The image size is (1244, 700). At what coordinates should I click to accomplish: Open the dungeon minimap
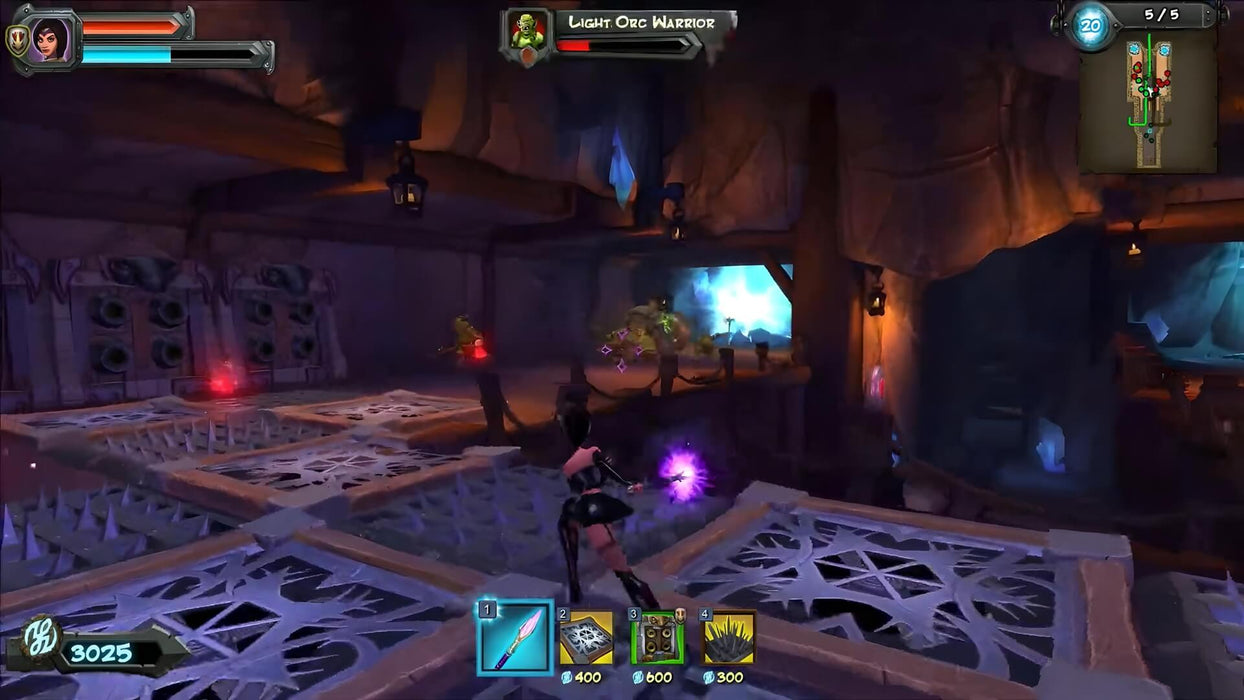click(1148, 101)
